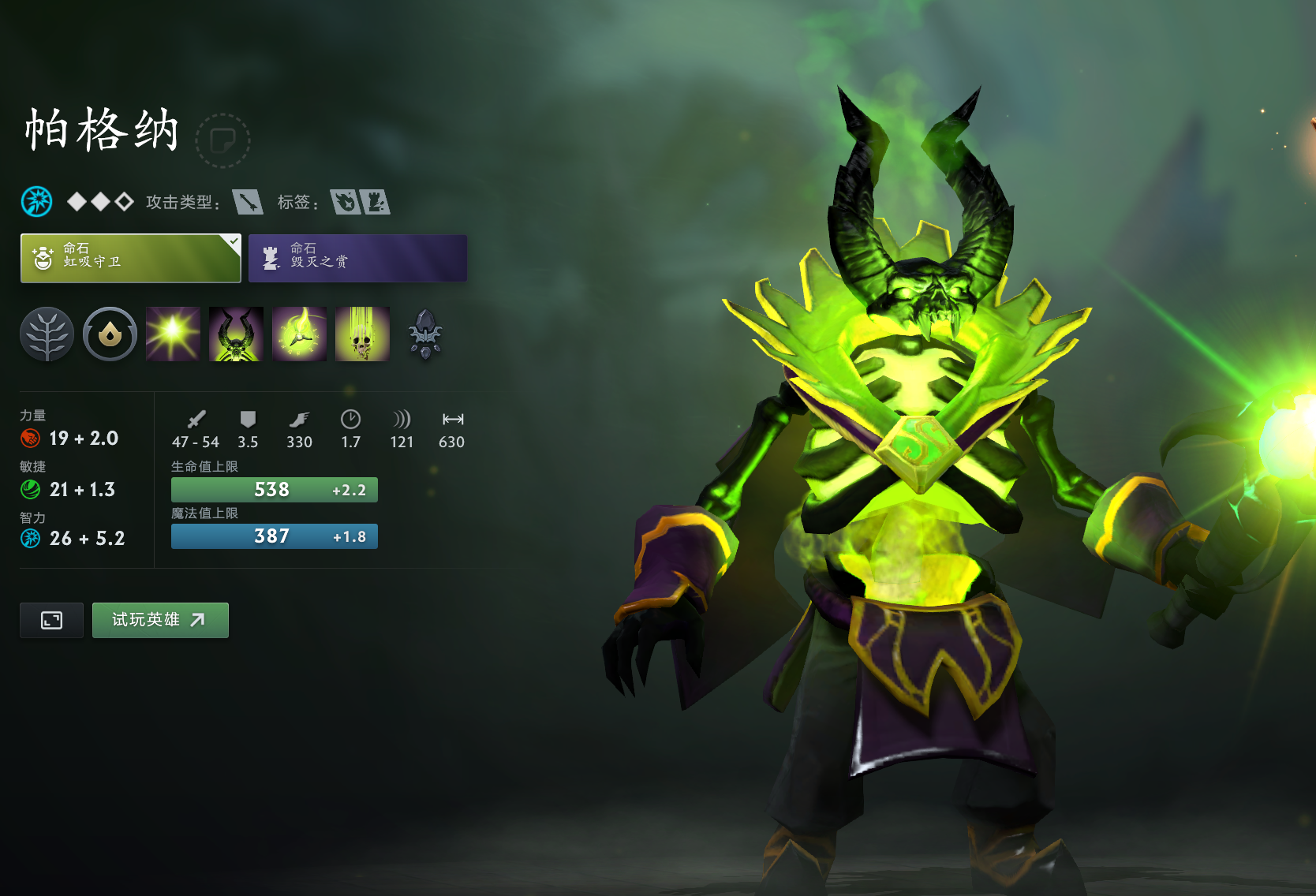Select the Life Drain falling skull ability icon
The image size is (1316, 896).
pos(361,334)
